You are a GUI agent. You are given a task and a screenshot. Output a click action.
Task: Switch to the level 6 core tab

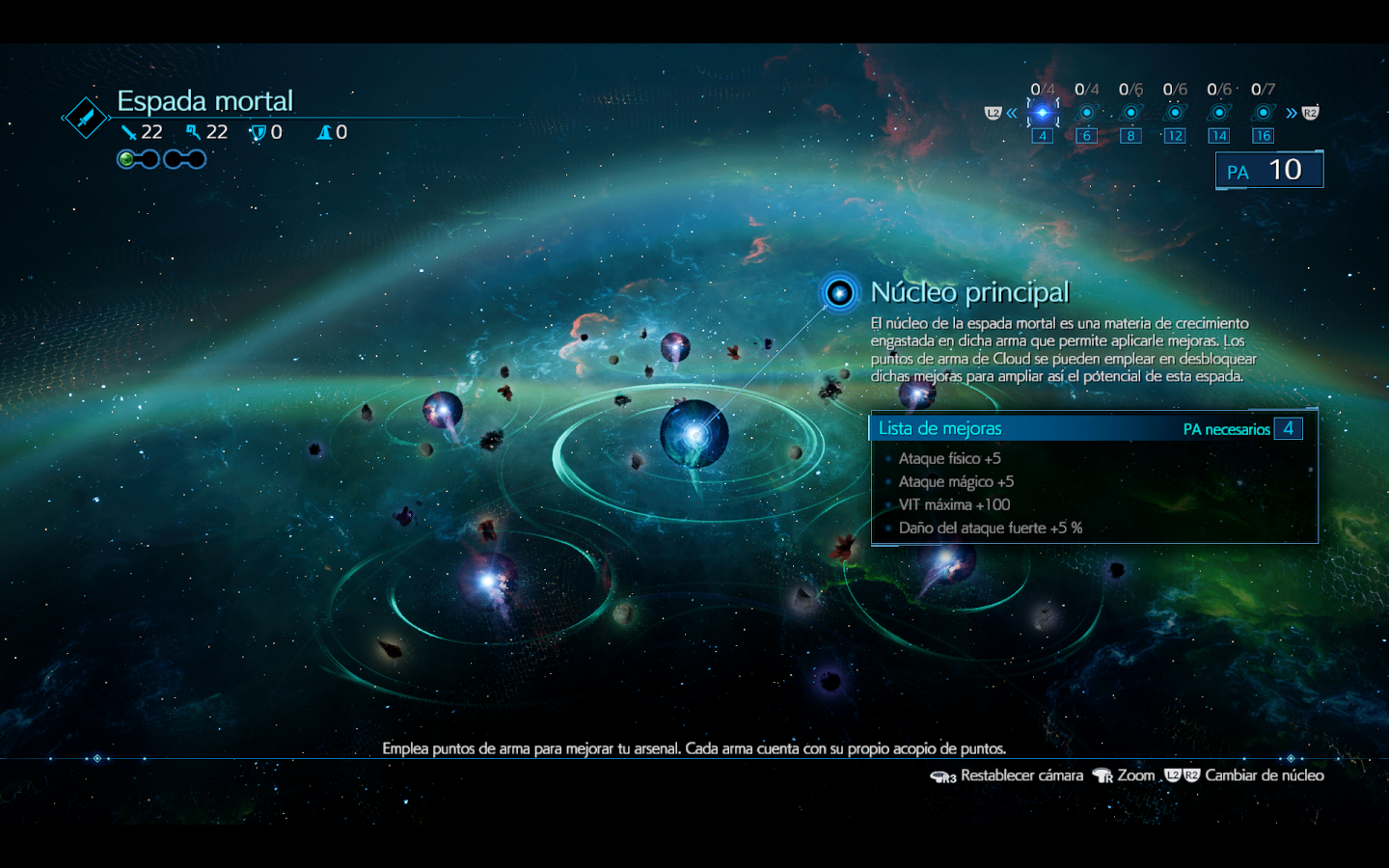pyautogui.click(x=1086, y=113)
